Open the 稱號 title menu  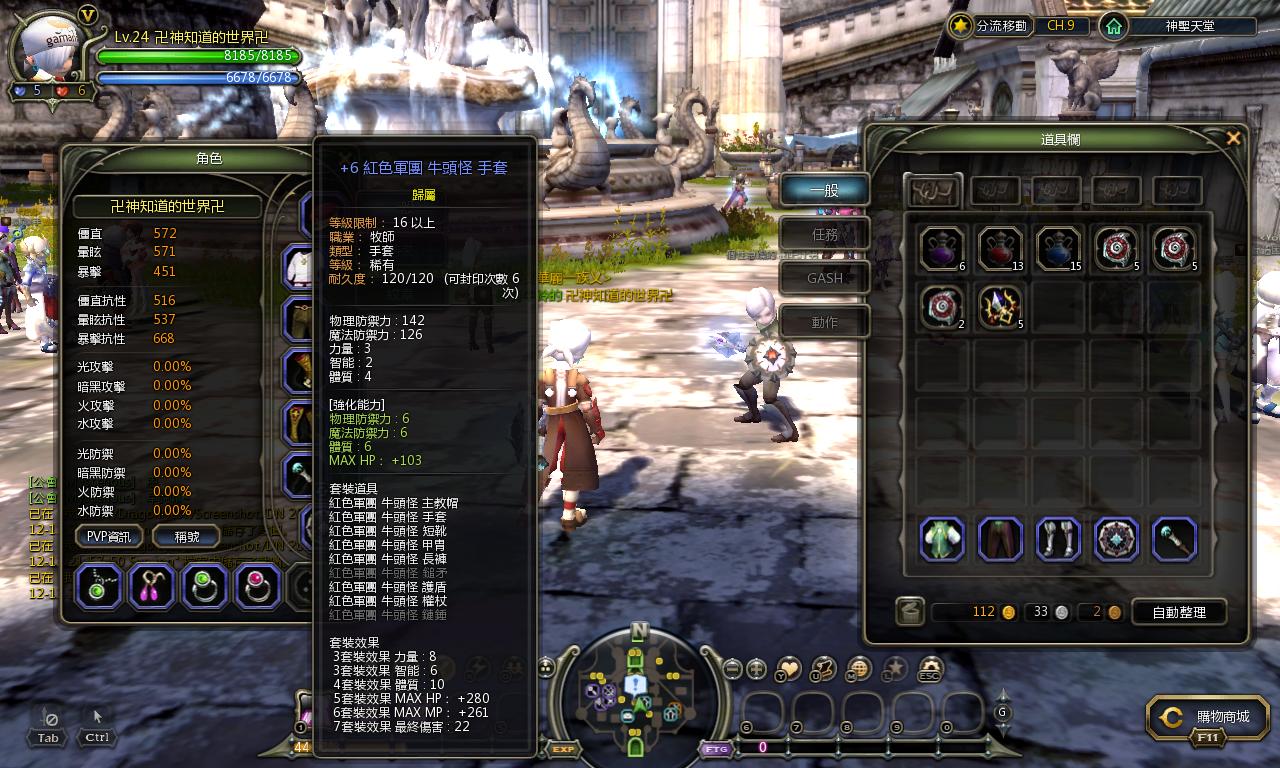pyautogui.click(x=187, y=536)
